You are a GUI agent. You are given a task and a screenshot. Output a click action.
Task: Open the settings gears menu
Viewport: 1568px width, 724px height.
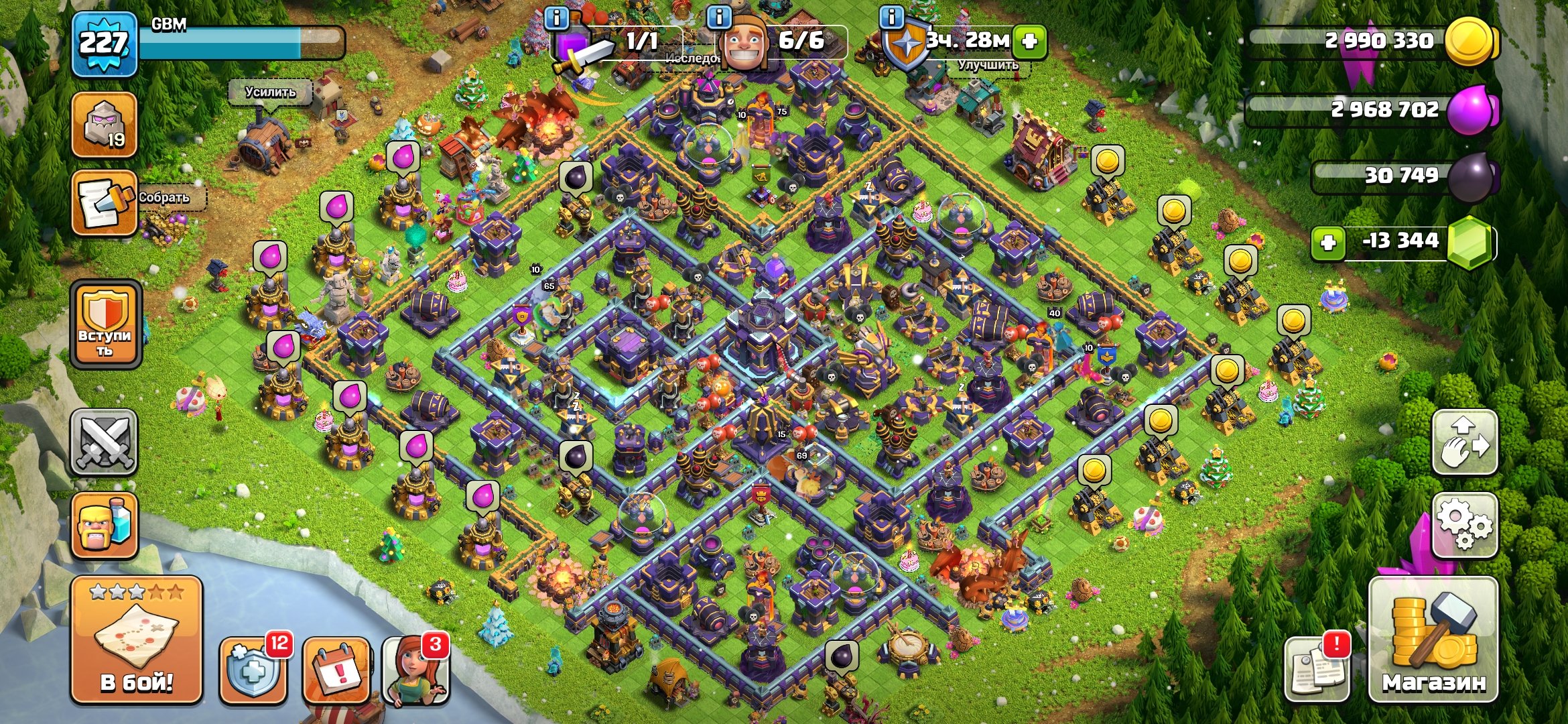(1464, 525)
